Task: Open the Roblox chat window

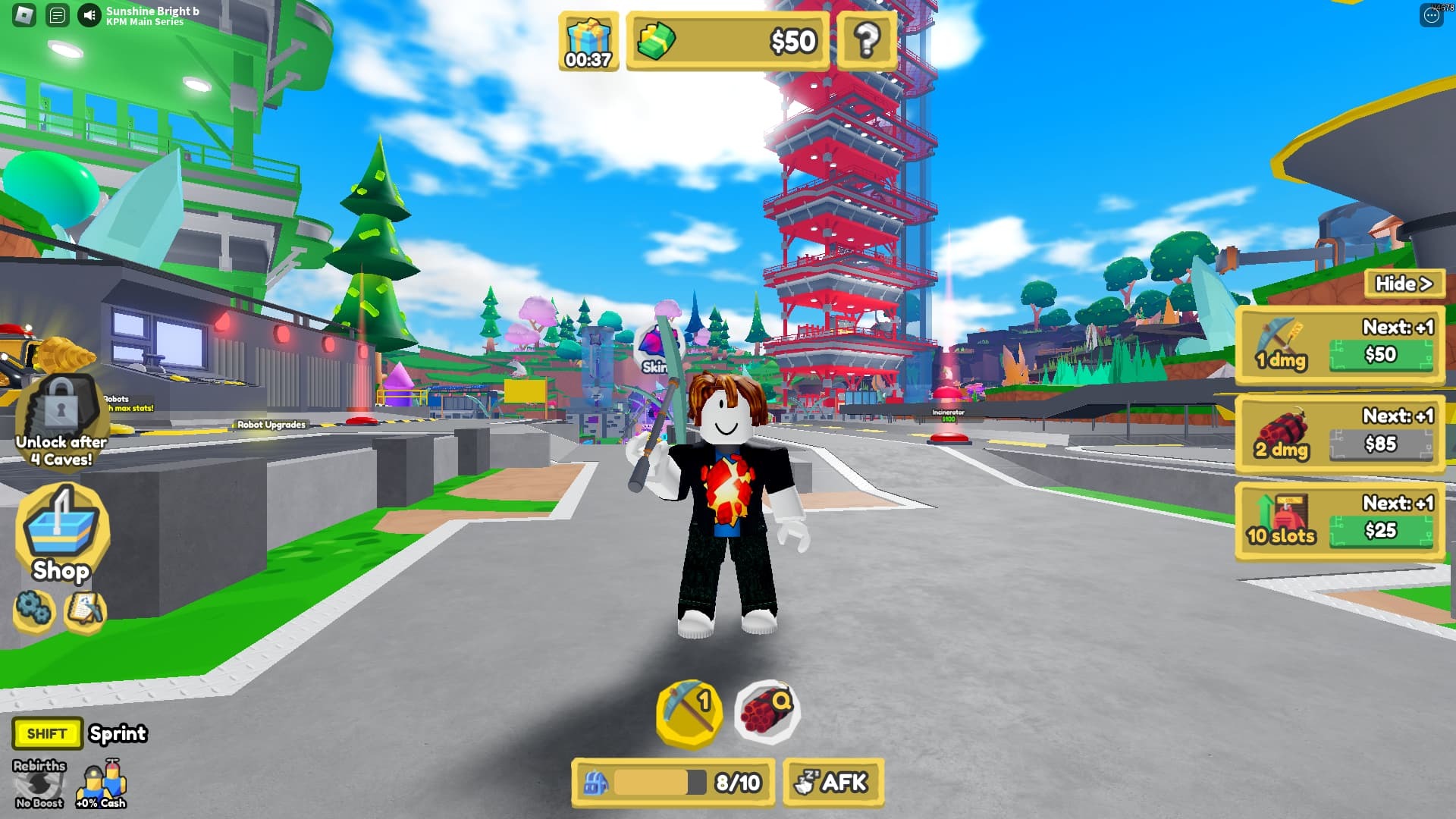Action: (x=57, y=15)
